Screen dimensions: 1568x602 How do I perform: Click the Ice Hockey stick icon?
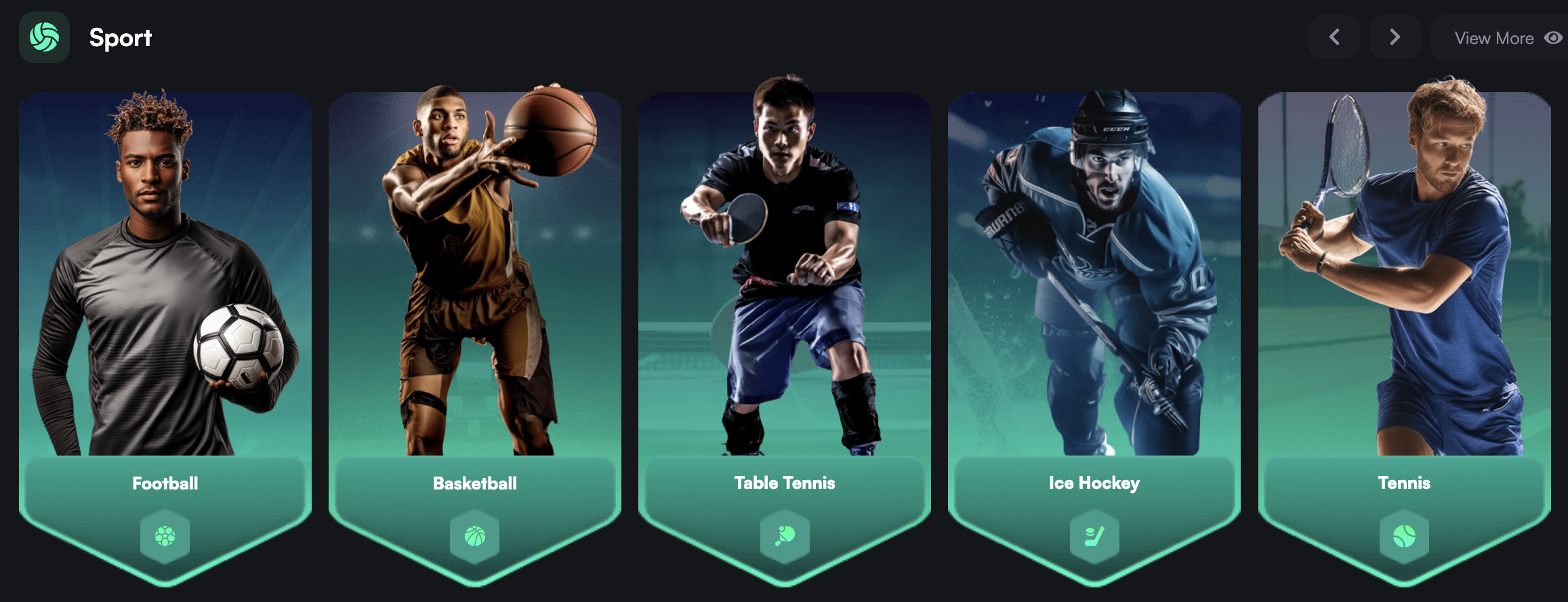pos(1094,535)
